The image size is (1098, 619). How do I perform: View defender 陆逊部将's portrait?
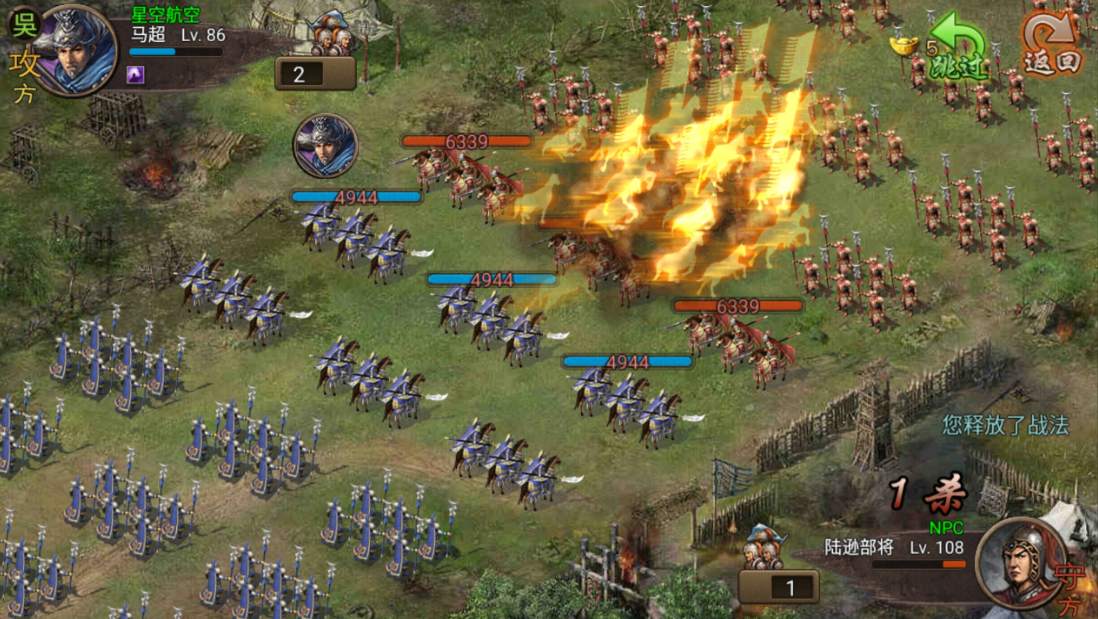click(x=1018, y=562)
